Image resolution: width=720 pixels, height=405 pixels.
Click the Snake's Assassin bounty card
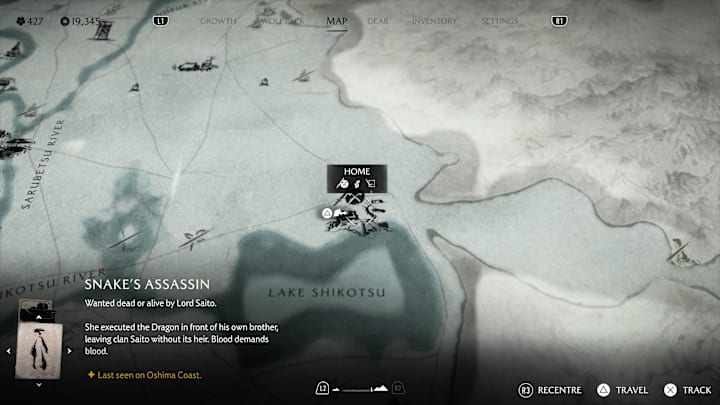tap(40, 349)
